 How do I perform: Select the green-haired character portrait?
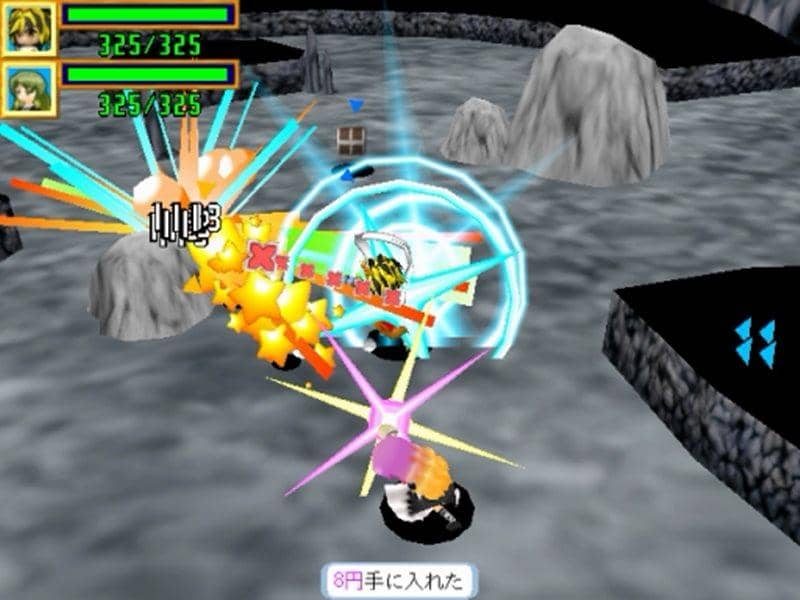click(28, 88)
